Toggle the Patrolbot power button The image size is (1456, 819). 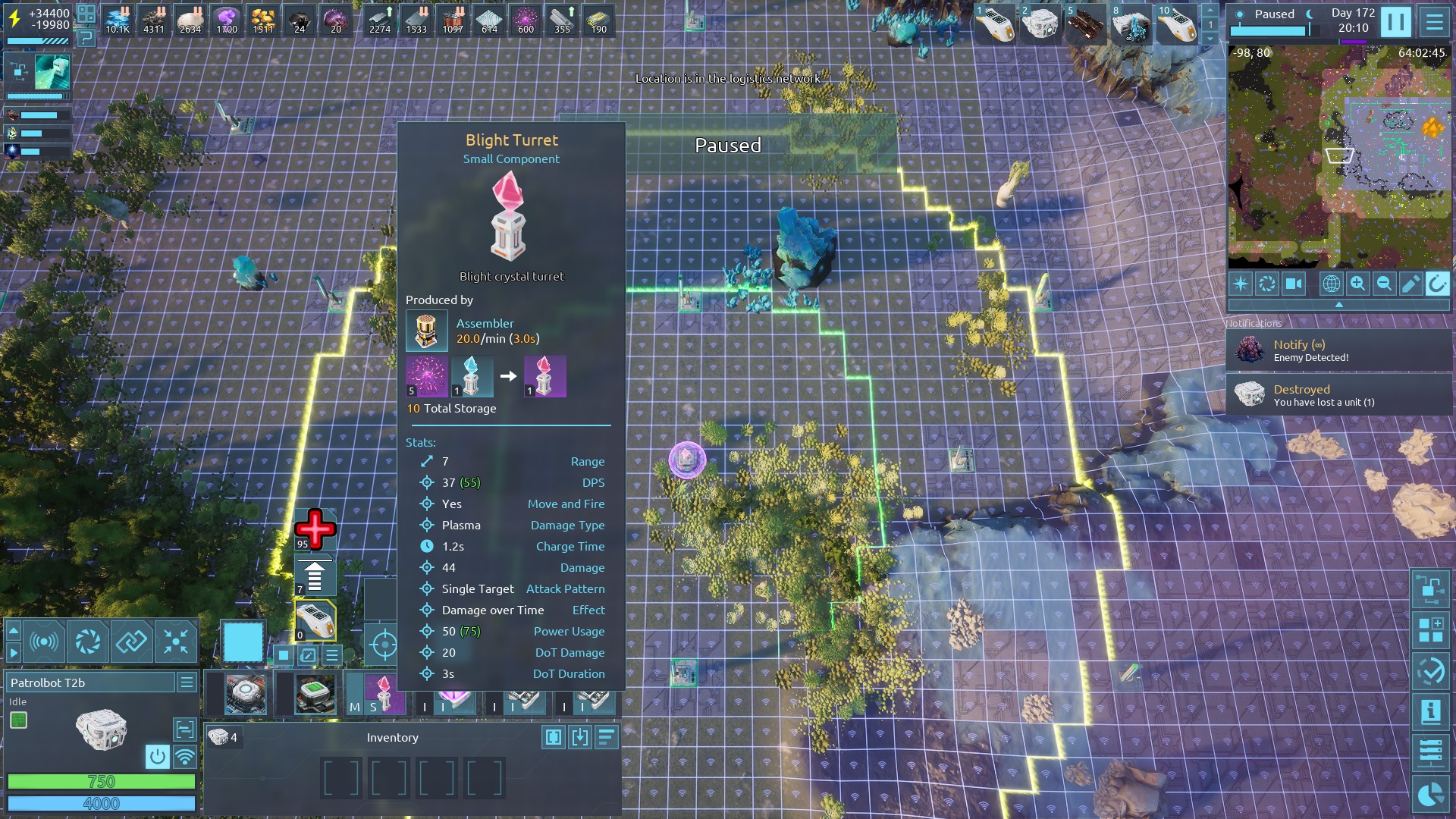(x=157, y=756)
